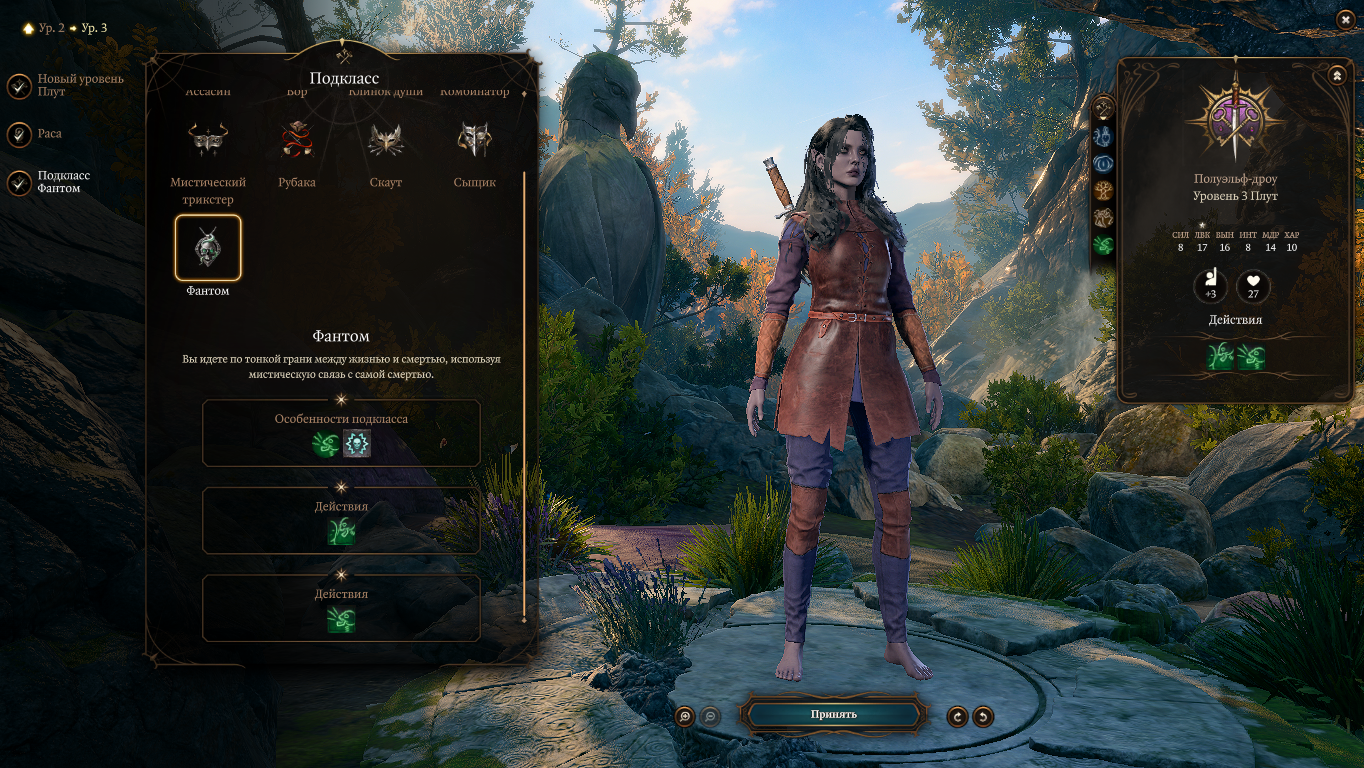1364x768 pixels.
Task: Collapse the character summary panel
Action: (1337, 75)
